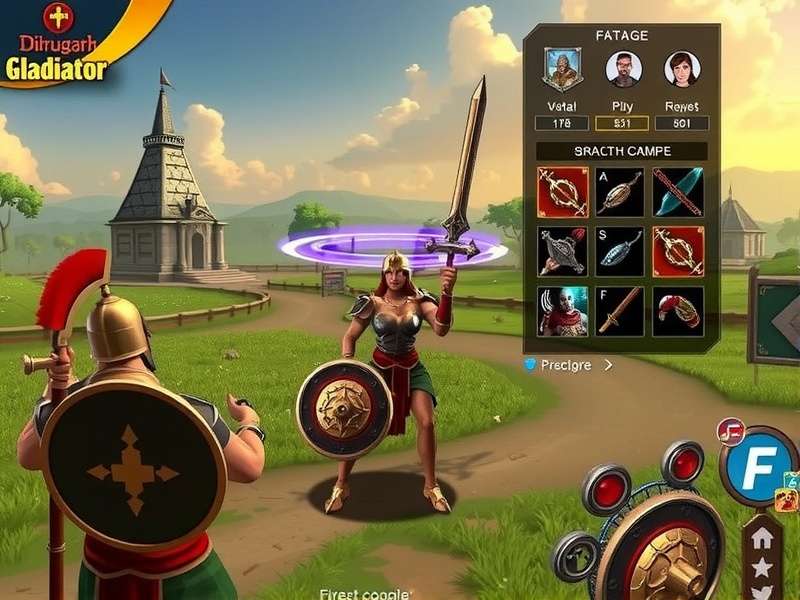Toggle the red music note icon
This screenshot has width=800, height=600.
(x=730, y=432)
